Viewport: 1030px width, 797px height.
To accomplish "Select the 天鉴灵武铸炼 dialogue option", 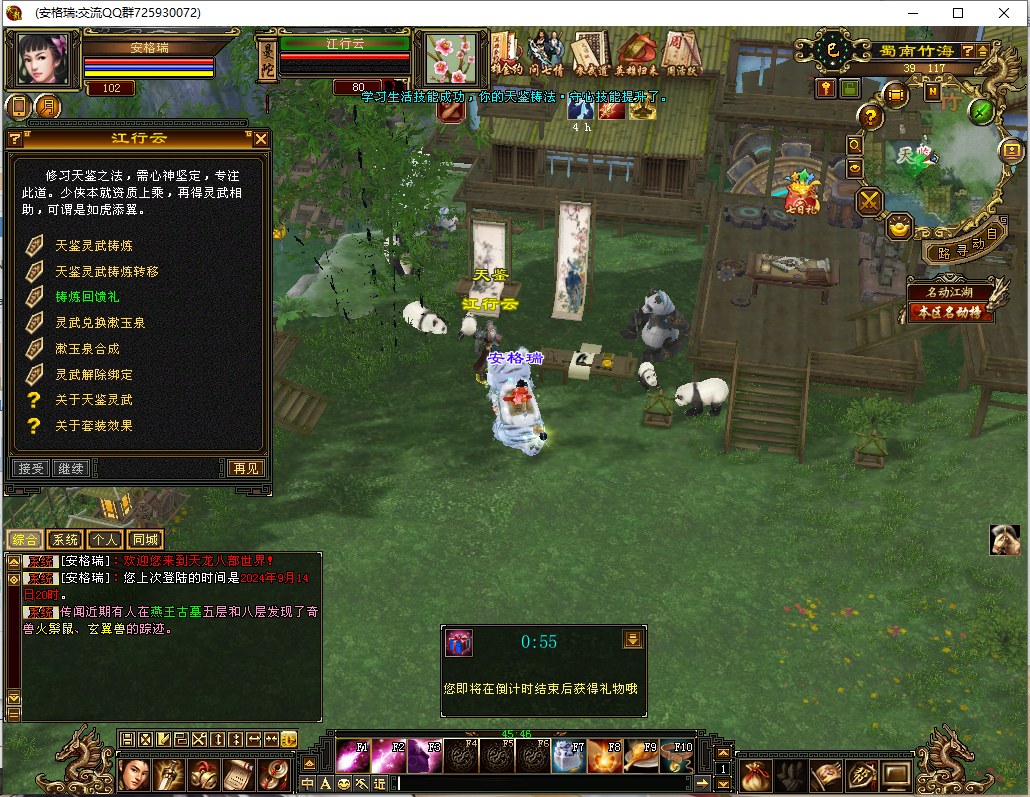I will click(x=93, y=245).
